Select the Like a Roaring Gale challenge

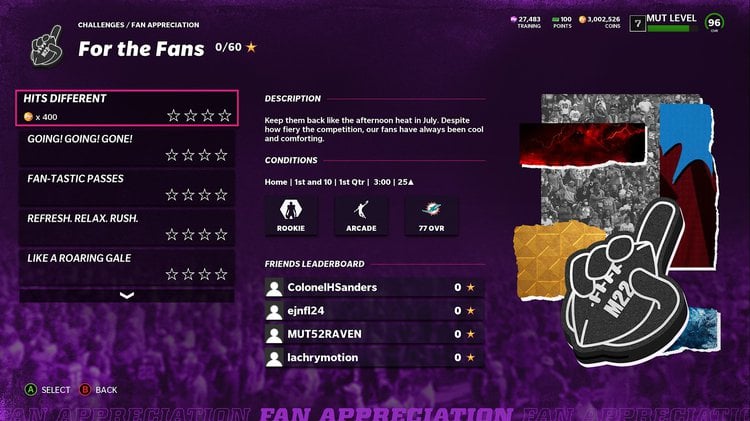[127, 266]
